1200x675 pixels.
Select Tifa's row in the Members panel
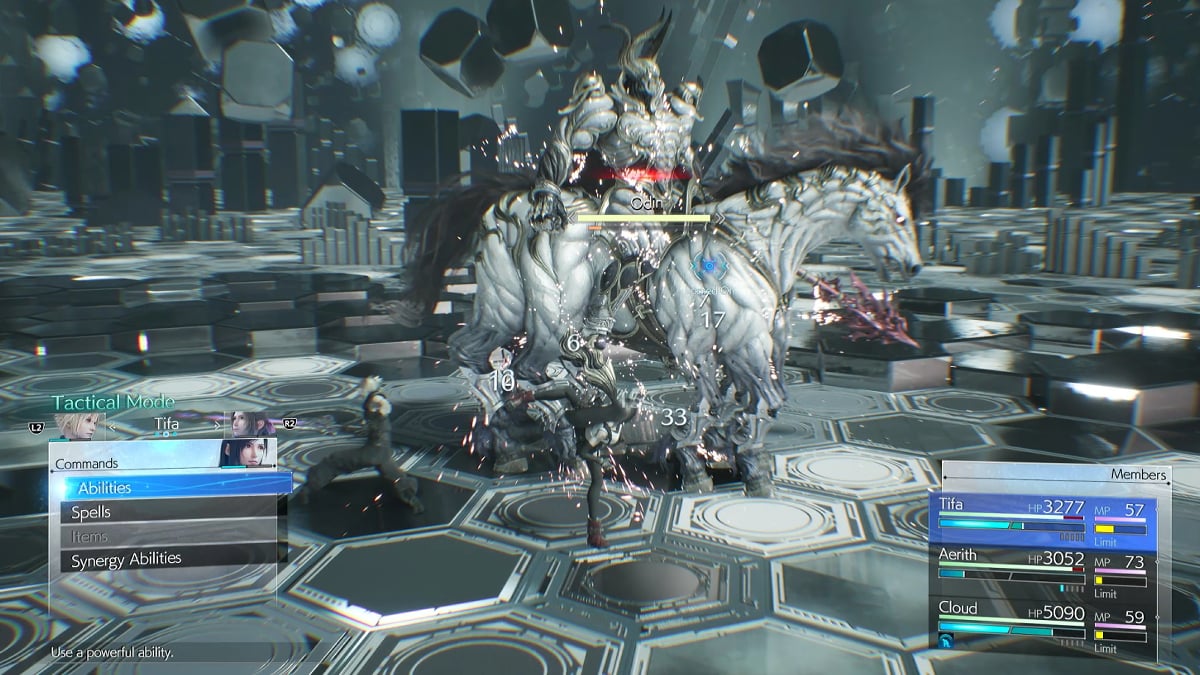pyautogui.click(x=1045, y=521)
